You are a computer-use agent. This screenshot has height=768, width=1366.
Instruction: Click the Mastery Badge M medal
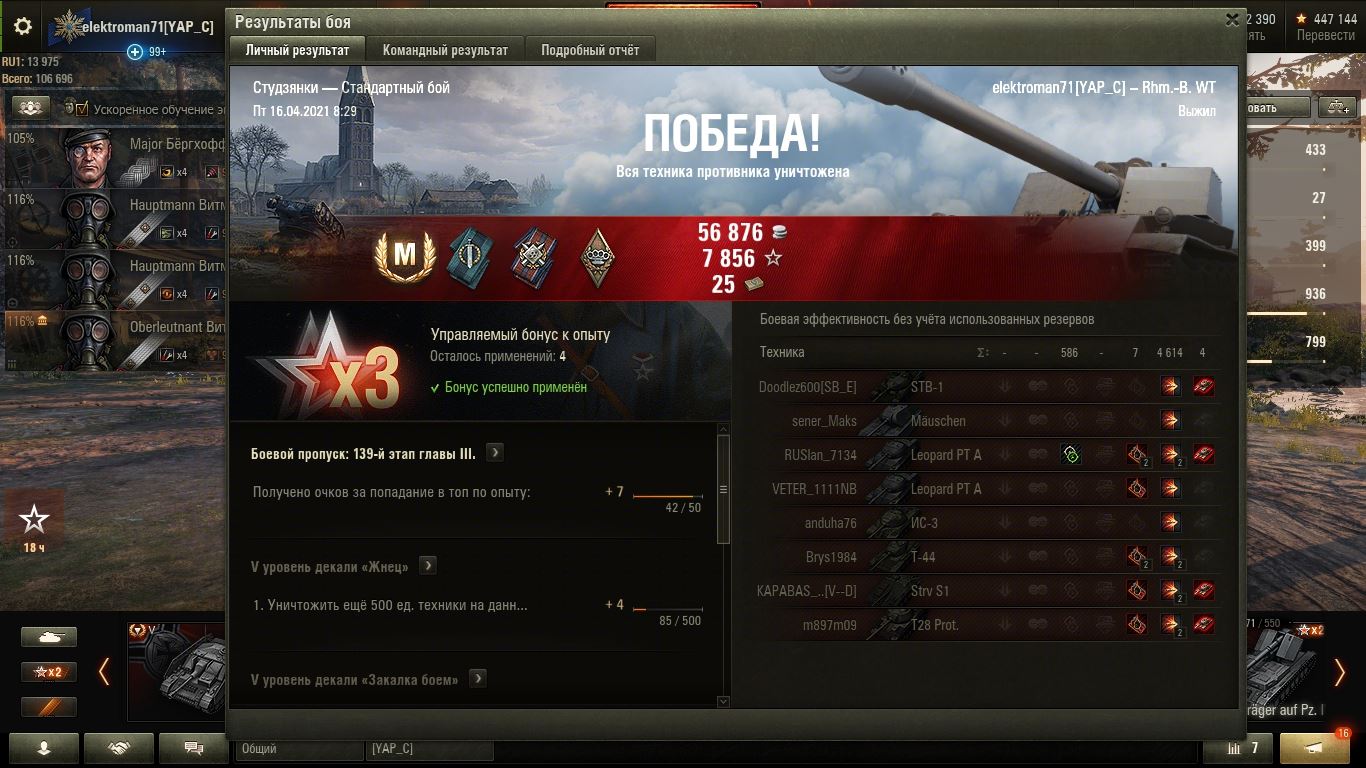404,256
